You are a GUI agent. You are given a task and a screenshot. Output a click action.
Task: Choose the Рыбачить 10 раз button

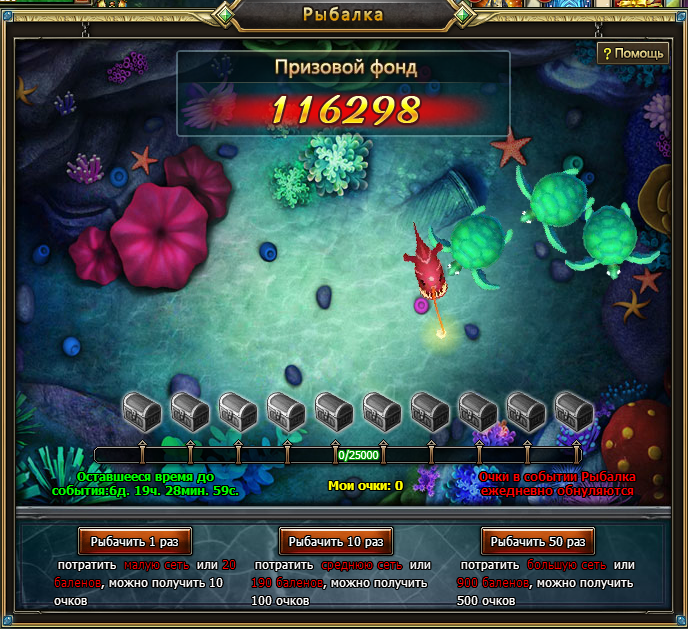click(336, 541)
